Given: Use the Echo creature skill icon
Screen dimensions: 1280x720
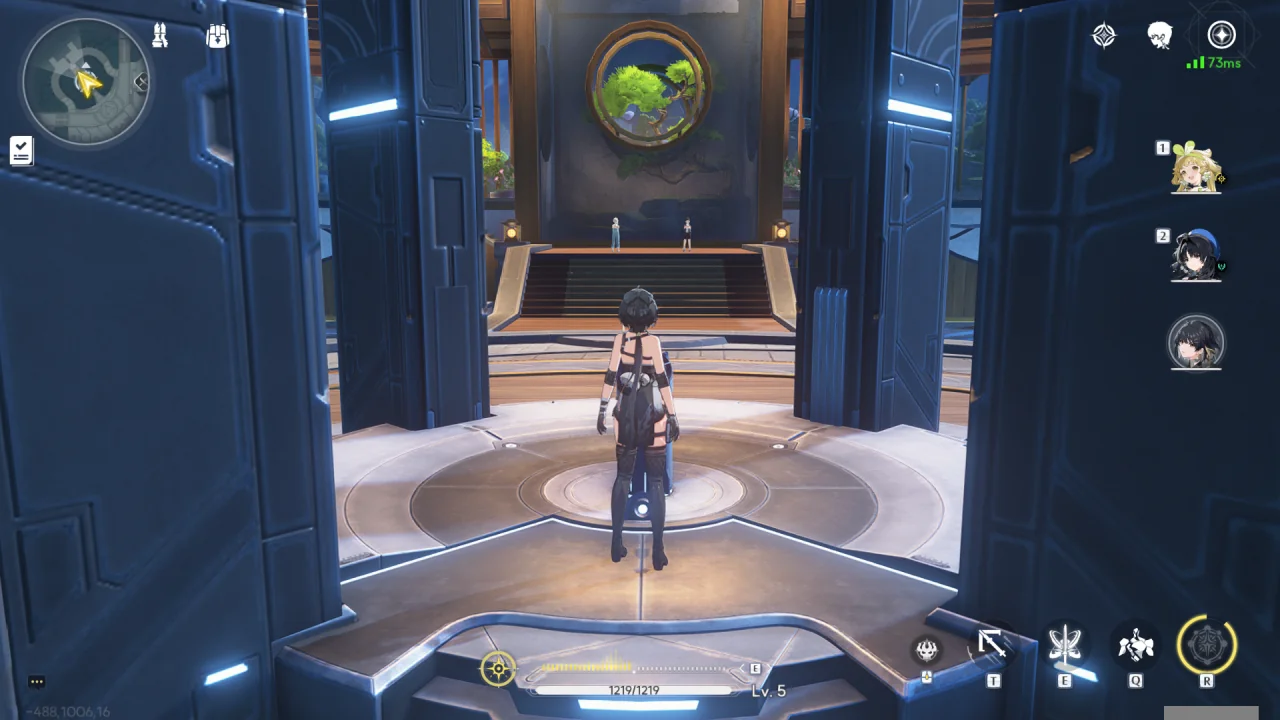Looking at the screenshot, I should (1136, 646).
